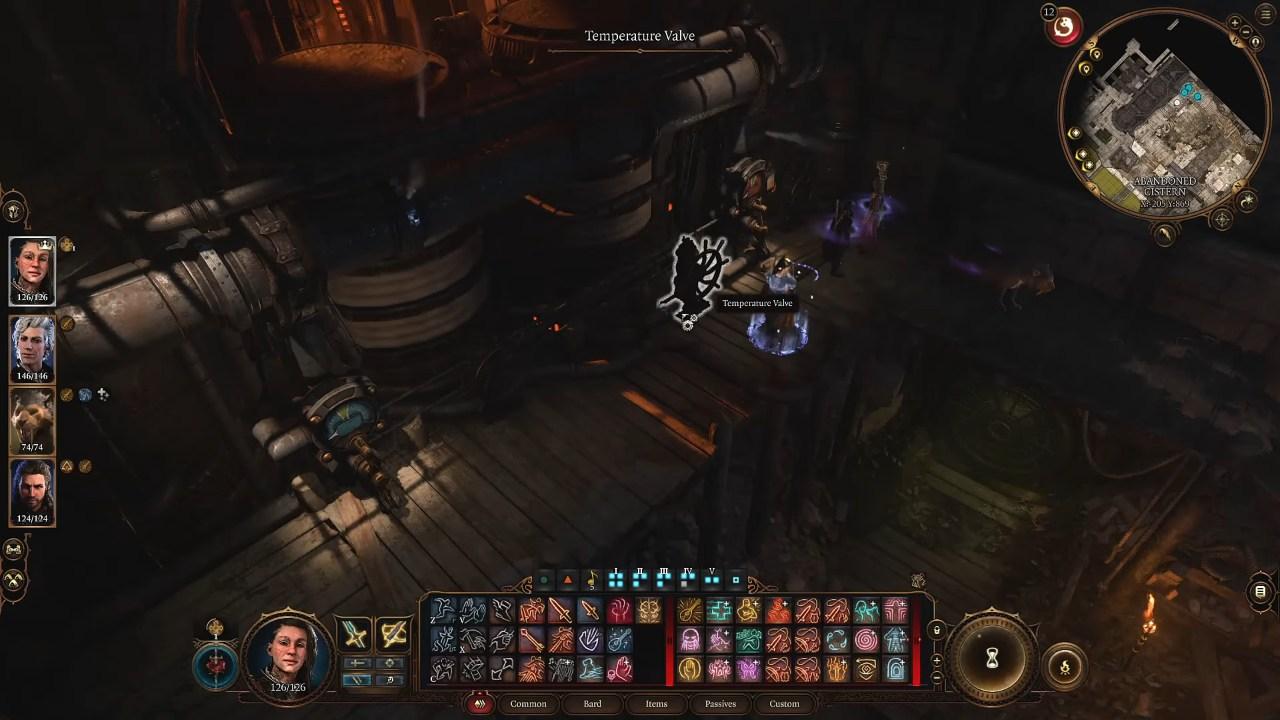
Task: Open the Bard hotbar tab
Action: [592, 704]
